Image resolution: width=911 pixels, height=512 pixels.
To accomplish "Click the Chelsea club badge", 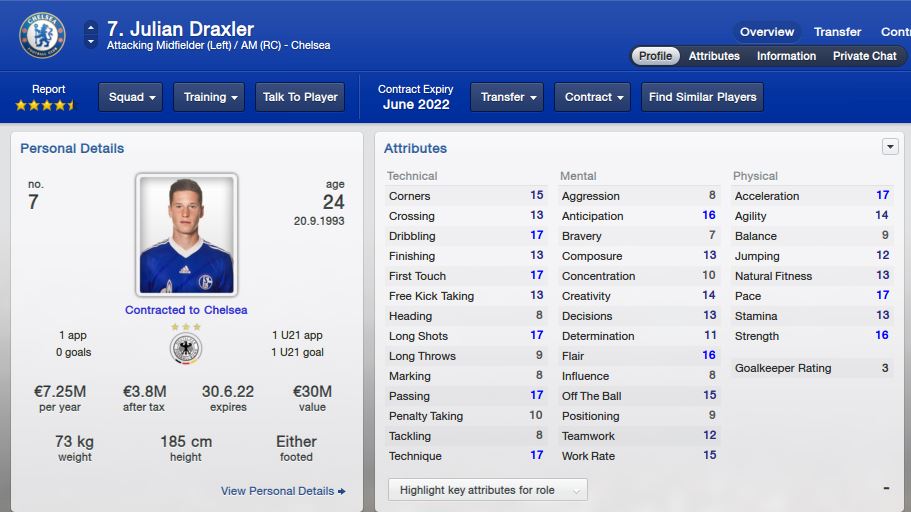I will pos(42,35).
